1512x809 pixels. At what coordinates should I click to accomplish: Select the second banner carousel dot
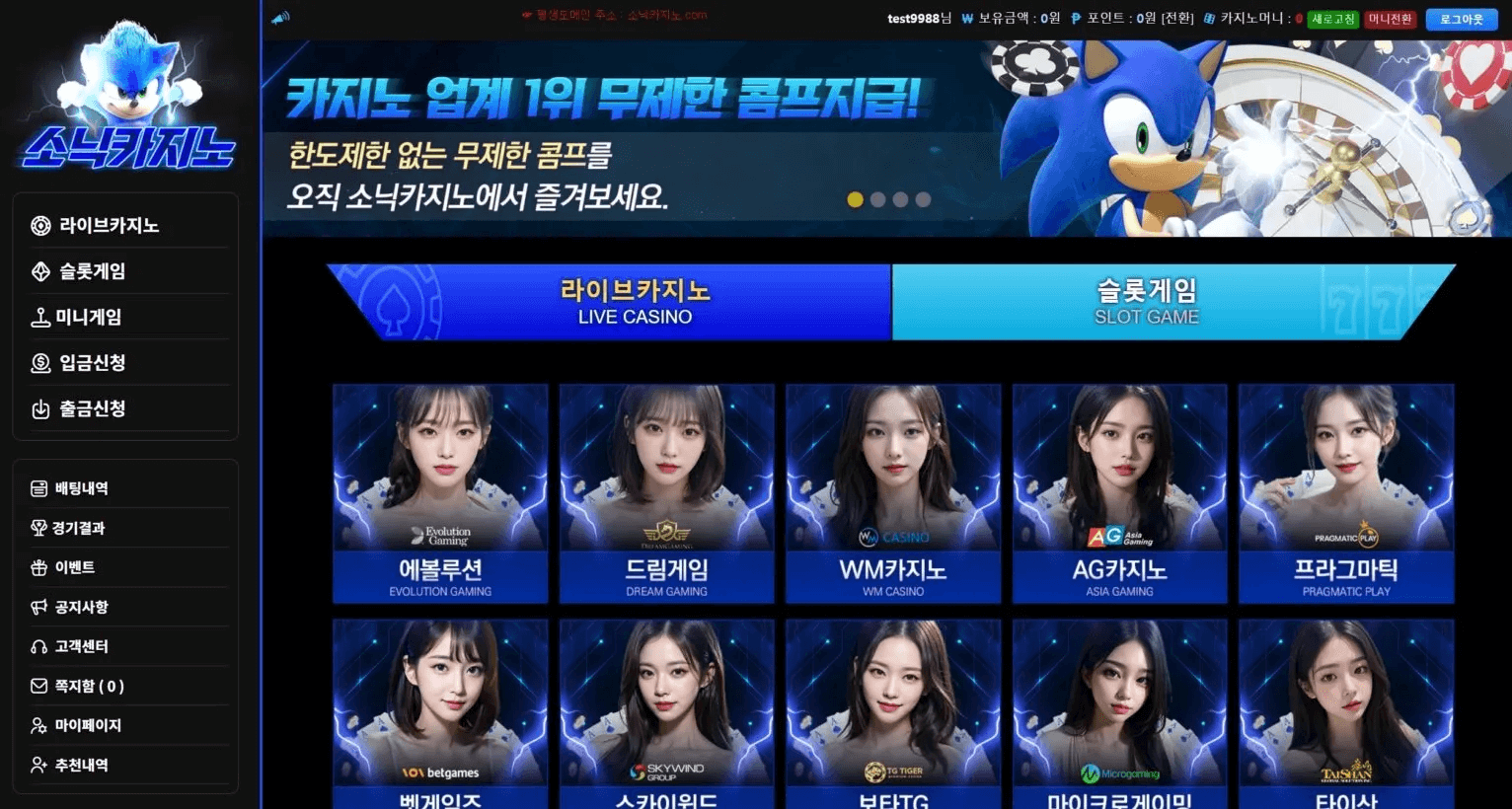[877, 199]
